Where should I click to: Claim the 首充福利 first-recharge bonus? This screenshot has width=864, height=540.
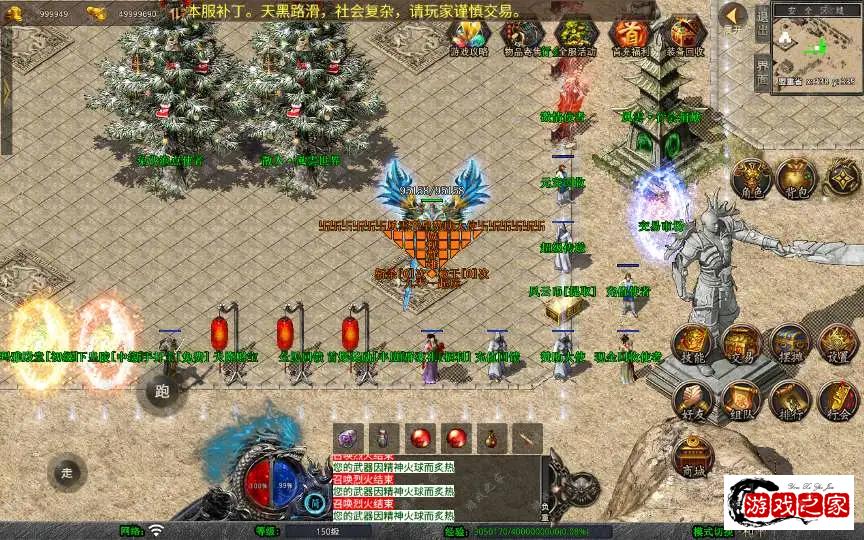point(629,37)
